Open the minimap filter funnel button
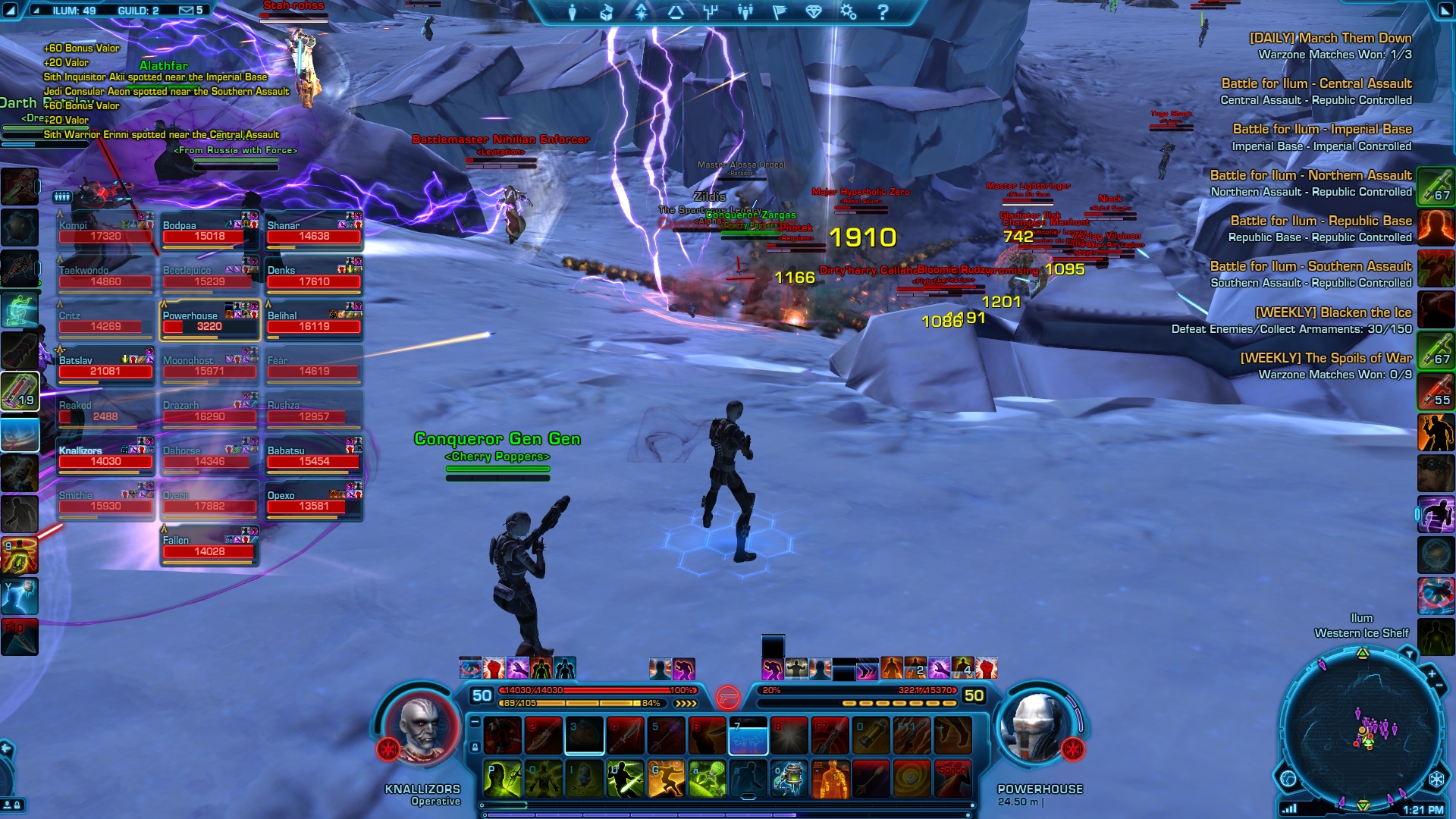Screen dimensions: 1456x819 point(1409,654)
